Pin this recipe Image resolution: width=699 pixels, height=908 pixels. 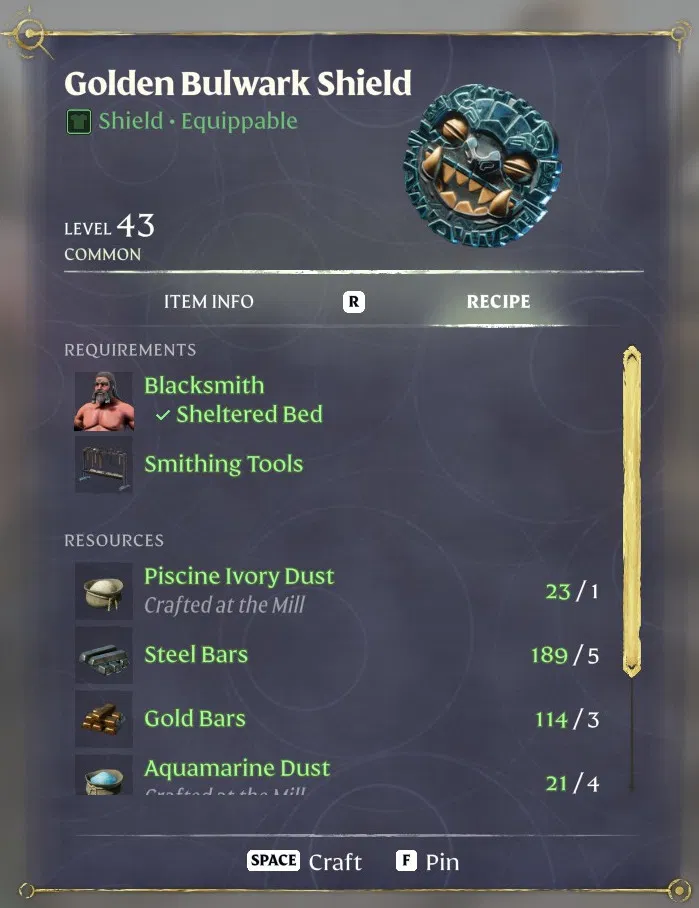click(428, 862)
